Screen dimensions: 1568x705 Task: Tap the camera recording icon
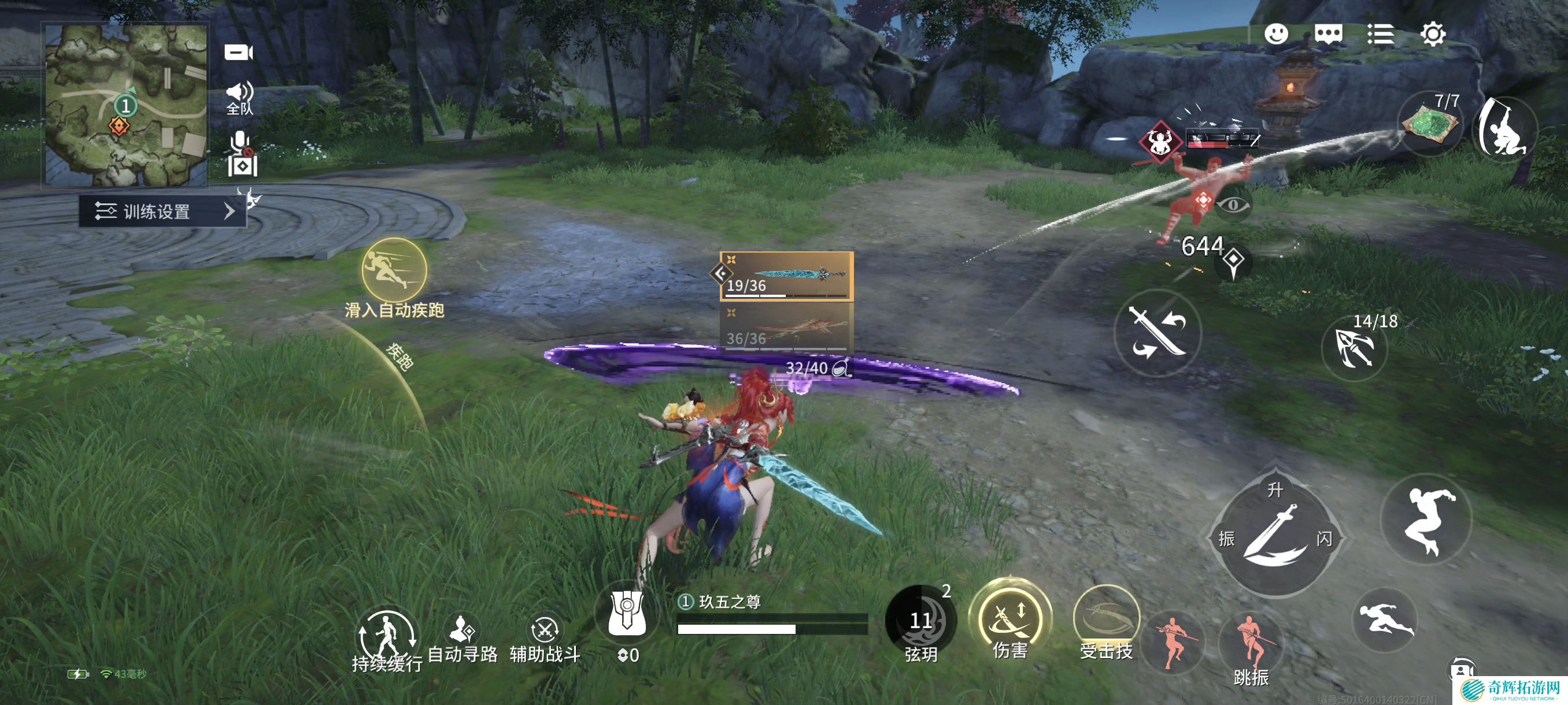pyautogui.click(x=238, y=53)
